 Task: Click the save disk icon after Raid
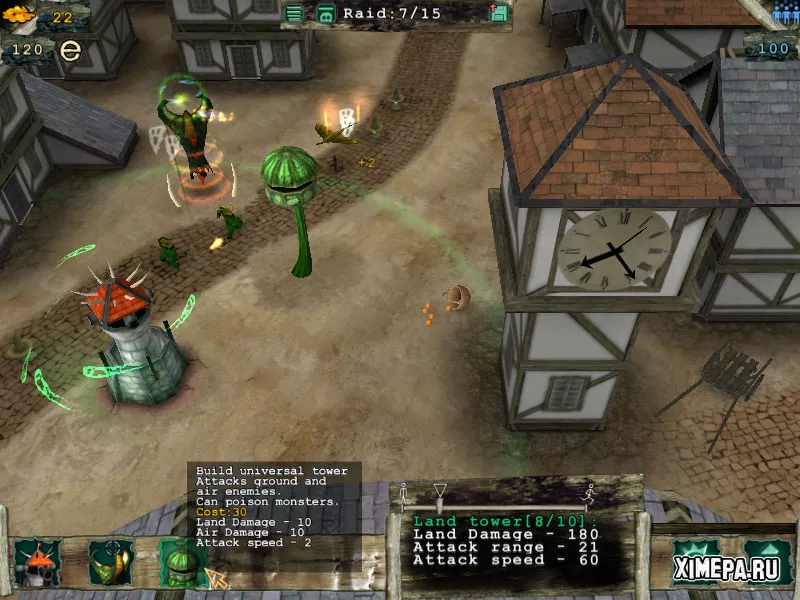[499, 13]
